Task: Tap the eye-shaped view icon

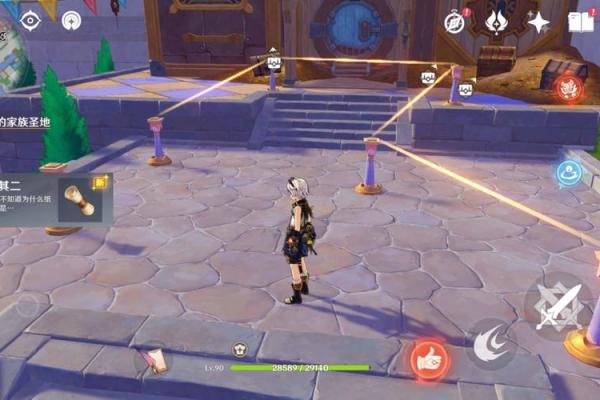Action: coord(30,20)
